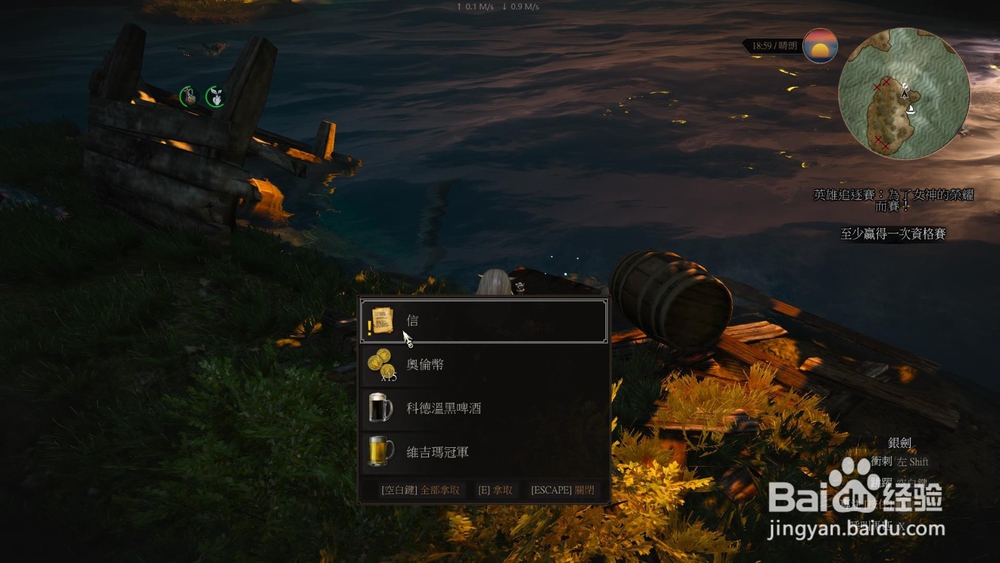Select the 信 letter in the loot list
Viewport: 1000px width, 563px height.
click(483, 321)
